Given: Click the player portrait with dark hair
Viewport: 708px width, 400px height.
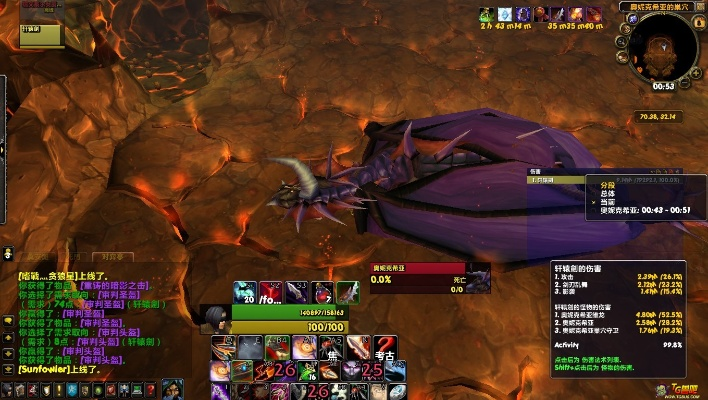Looking at the screenshot, I should [216, 319].
